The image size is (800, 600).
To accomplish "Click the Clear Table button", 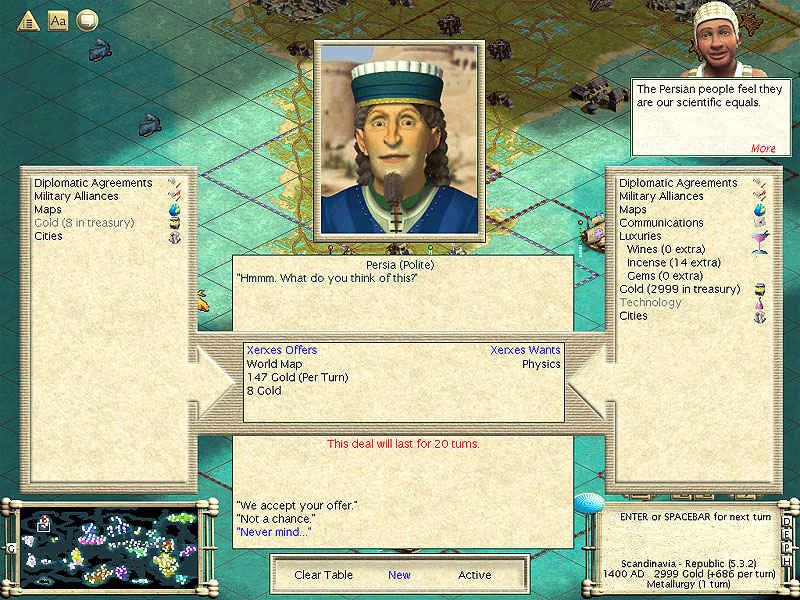I will [321, 575].
